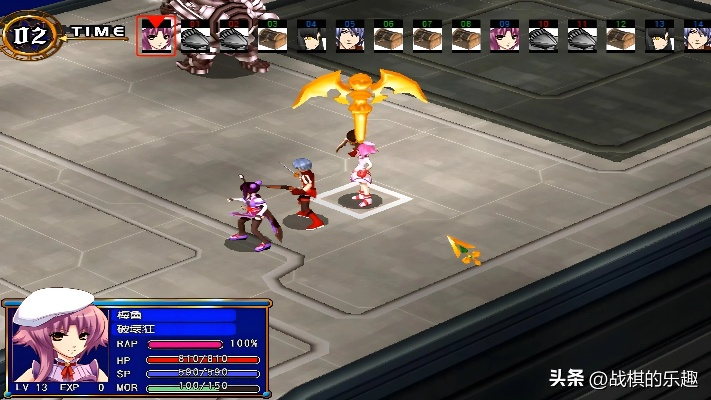Select the blue-haired portrait in turn slot 05
This screenshot has width=711, height=400.
click(349, 38)
